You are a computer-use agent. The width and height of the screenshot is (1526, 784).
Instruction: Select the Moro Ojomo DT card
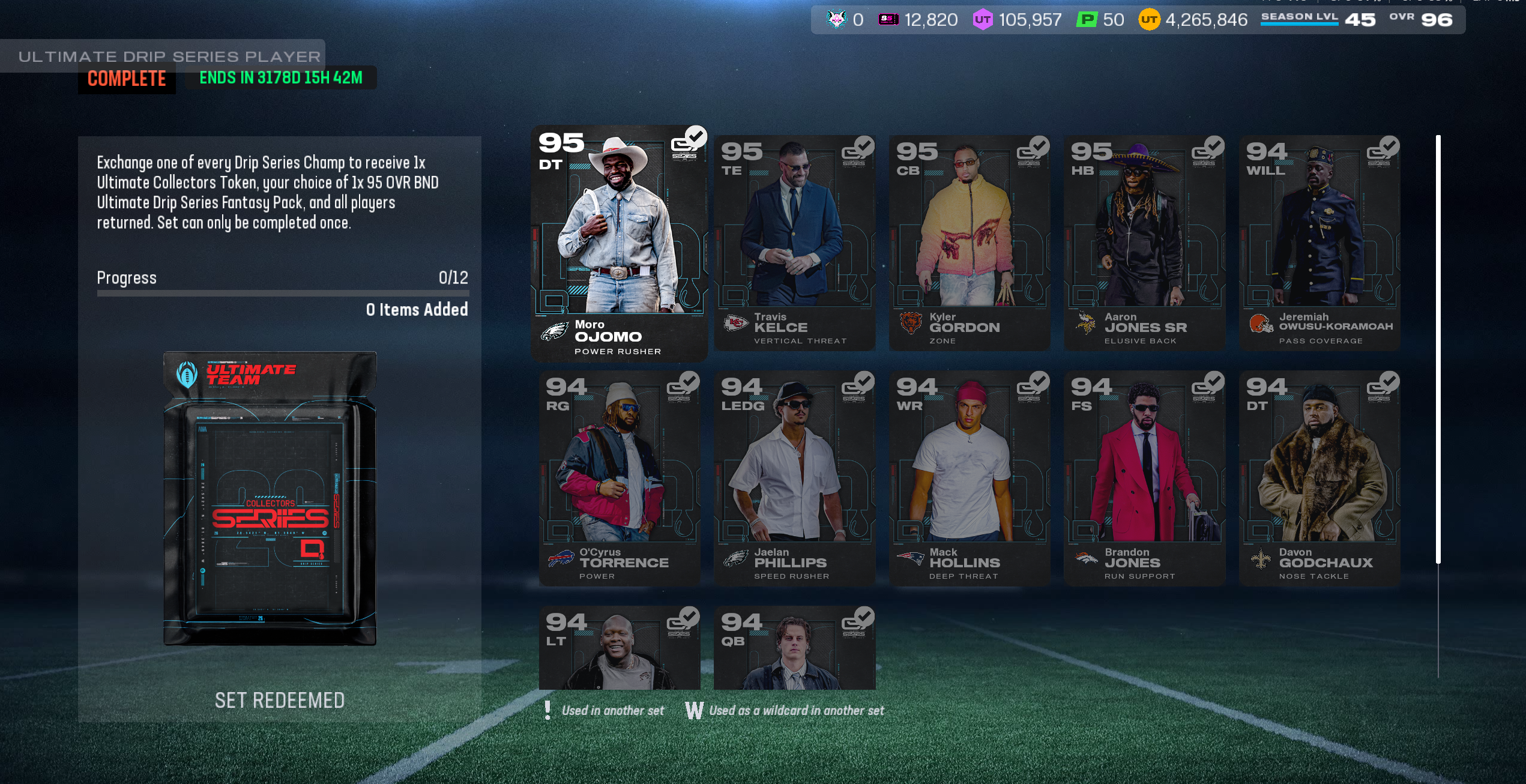[619, 243]
